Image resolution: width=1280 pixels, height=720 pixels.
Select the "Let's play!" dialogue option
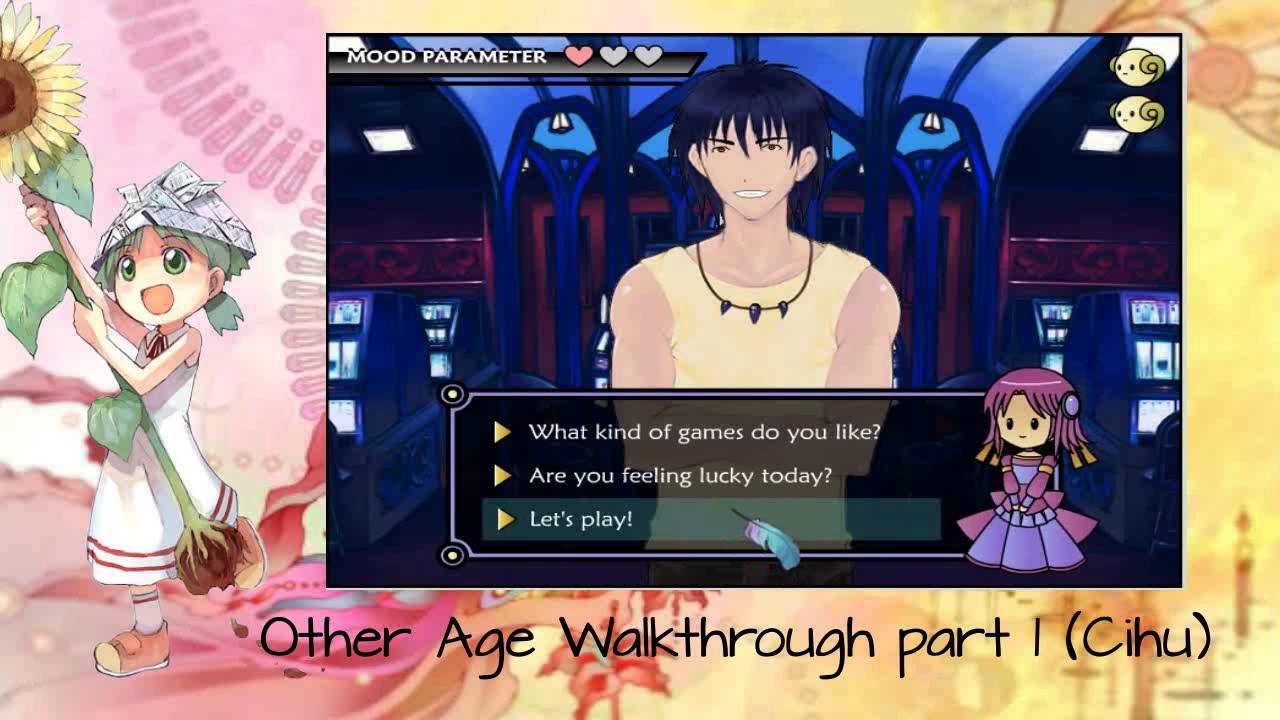tap(581, 520)
